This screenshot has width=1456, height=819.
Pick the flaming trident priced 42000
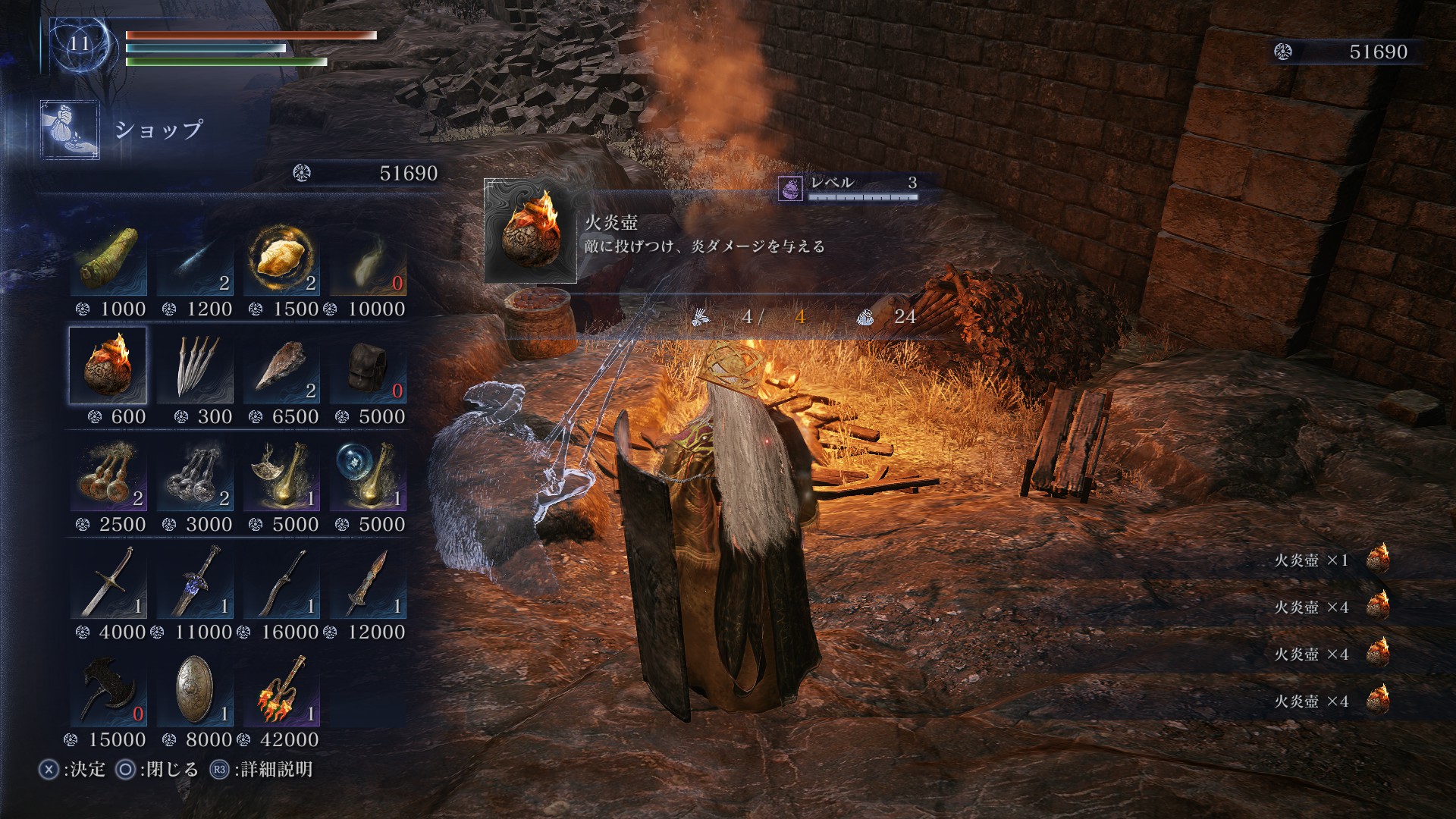281,689
